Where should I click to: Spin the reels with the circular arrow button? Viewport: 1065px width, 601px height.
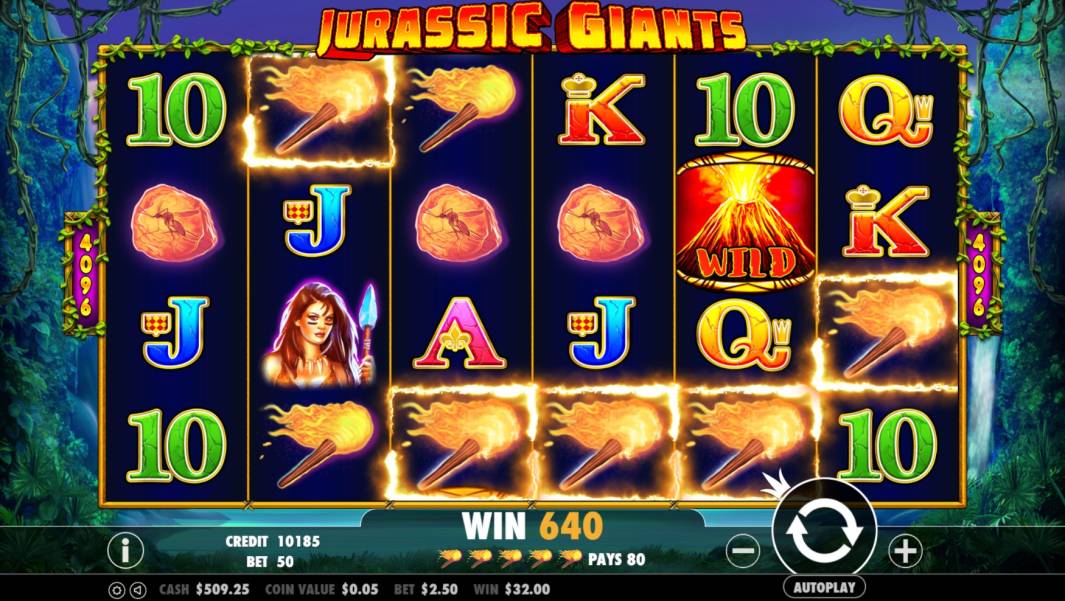(x=823, y=532)
